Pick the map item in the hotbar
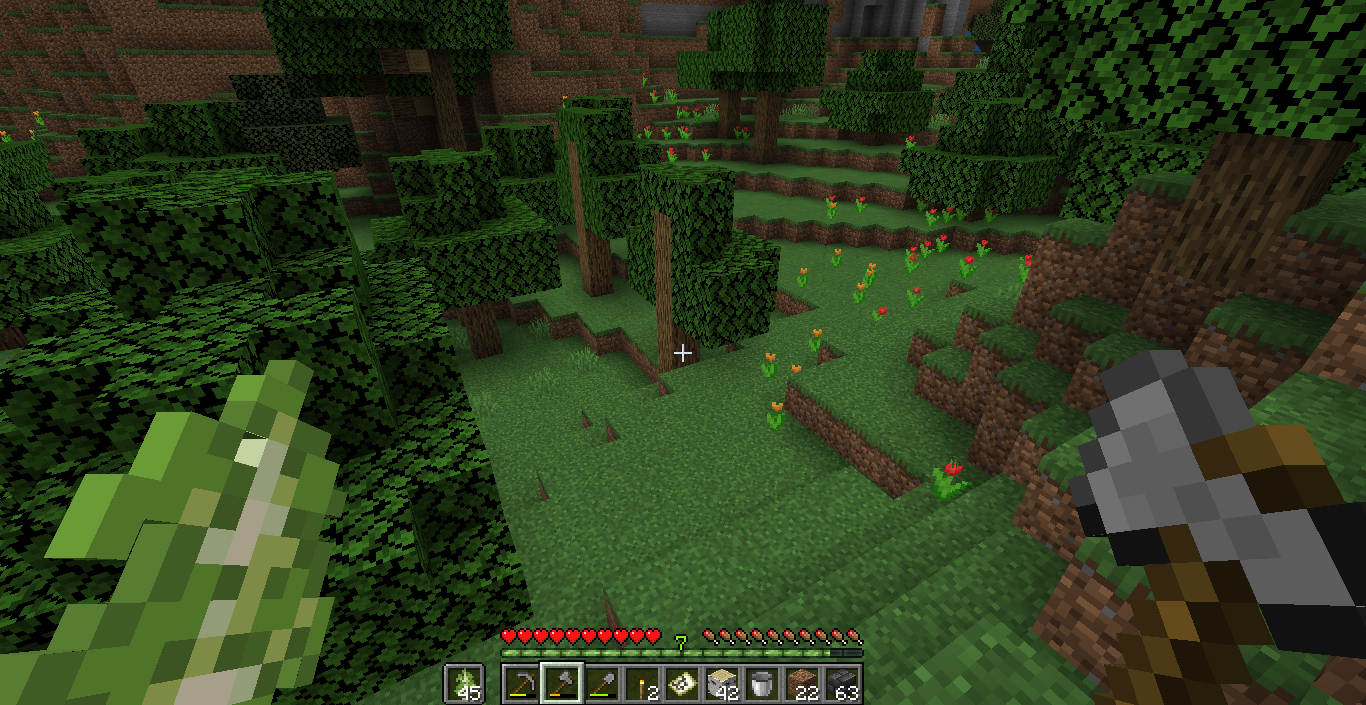This screenshot has height=705, width=1366. [x=681, y=684]
